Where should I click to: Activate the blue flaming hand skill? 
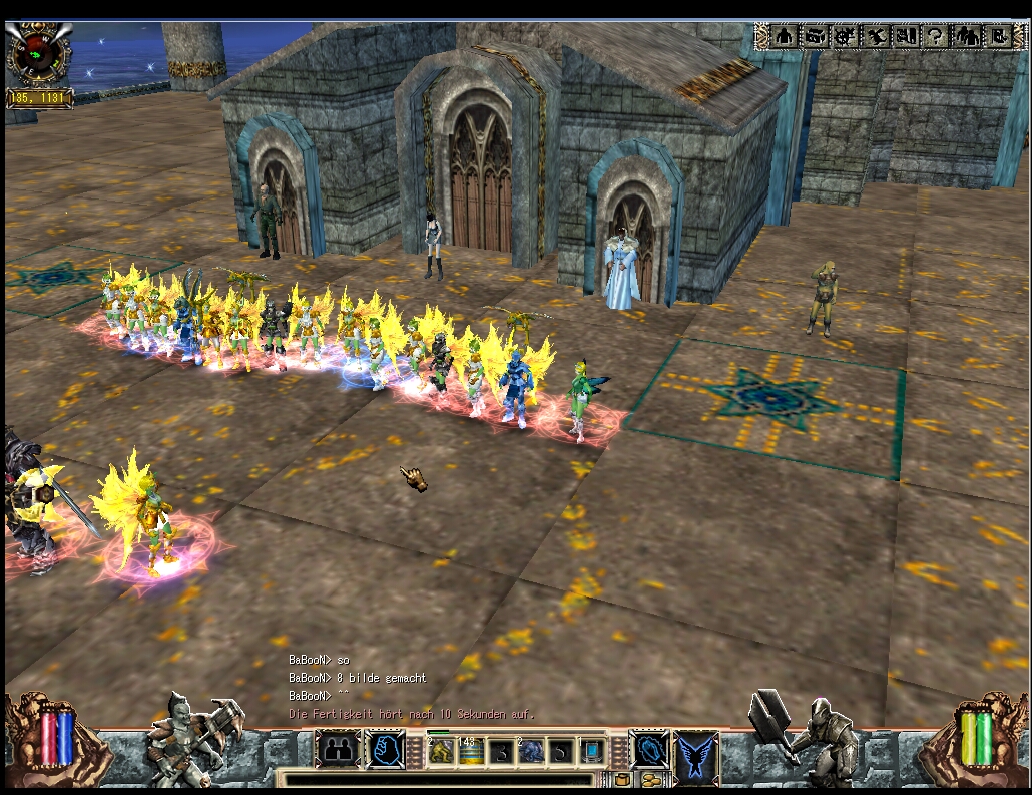[x=648, y=750]
